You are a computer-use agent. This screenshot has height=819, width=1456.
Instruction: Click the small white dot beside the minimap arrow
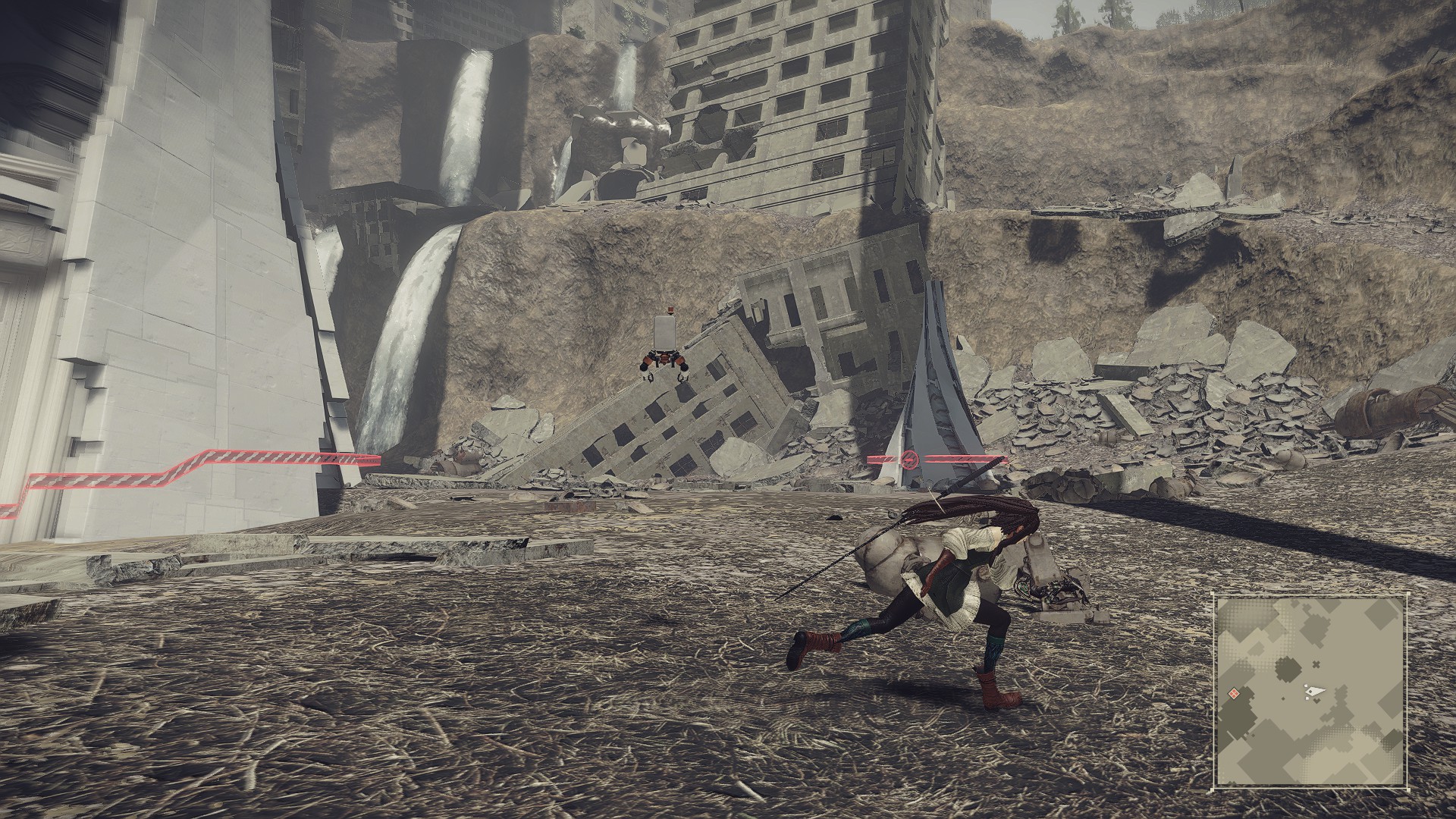tap(1306, 686)
